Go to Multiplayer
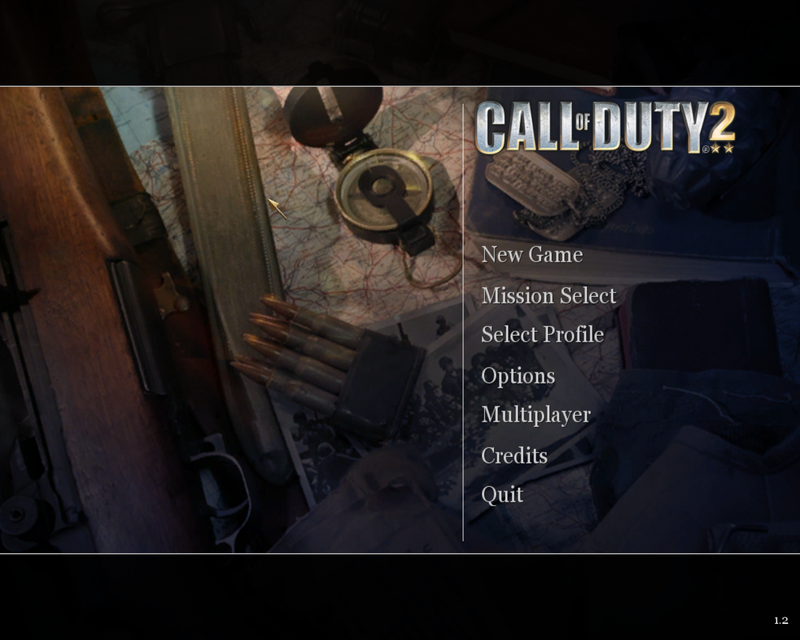800x640 pixels. 535,415
